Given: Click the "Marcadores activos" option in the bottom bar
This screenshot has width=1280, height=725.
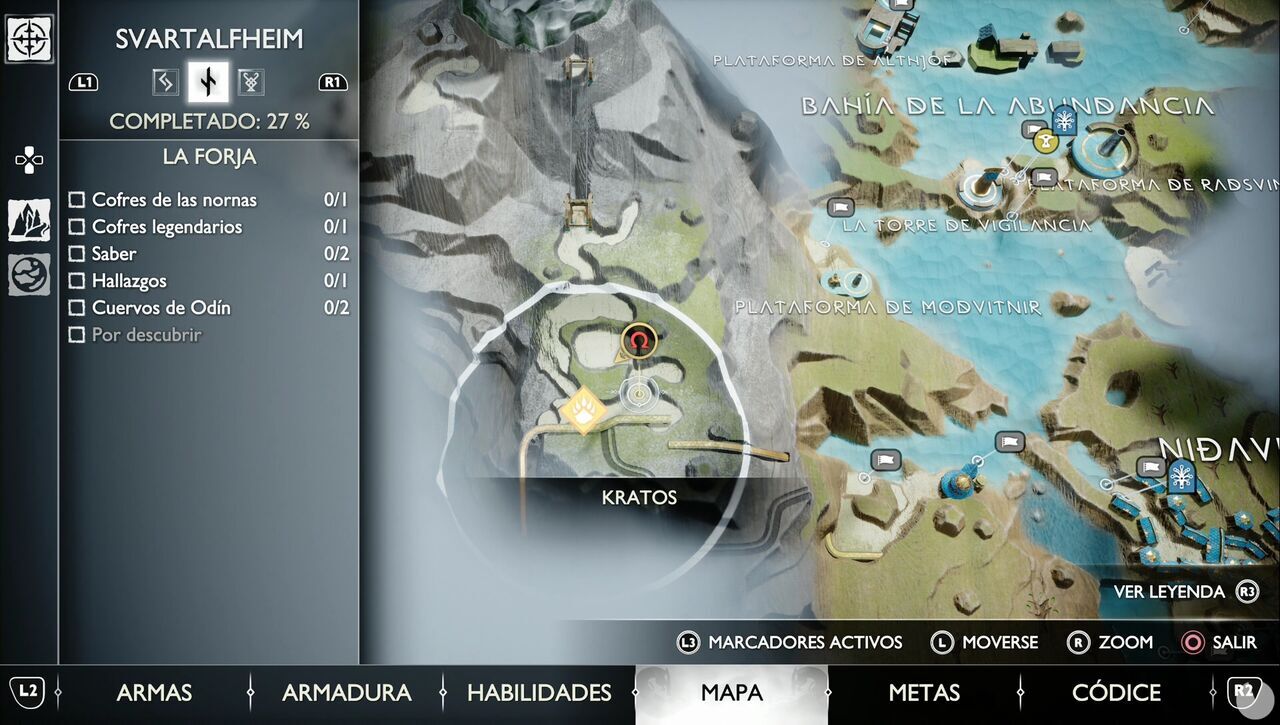Looking at the screenshot, I should (805, 642).
